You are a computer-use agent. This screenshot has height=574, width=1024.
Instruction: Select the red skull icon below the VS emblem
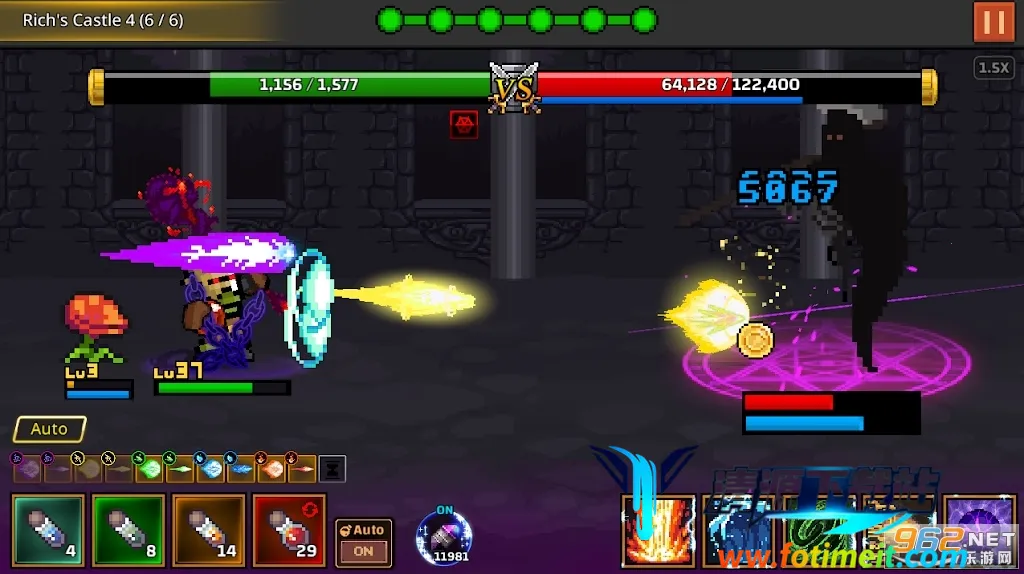tap(463, 124)
